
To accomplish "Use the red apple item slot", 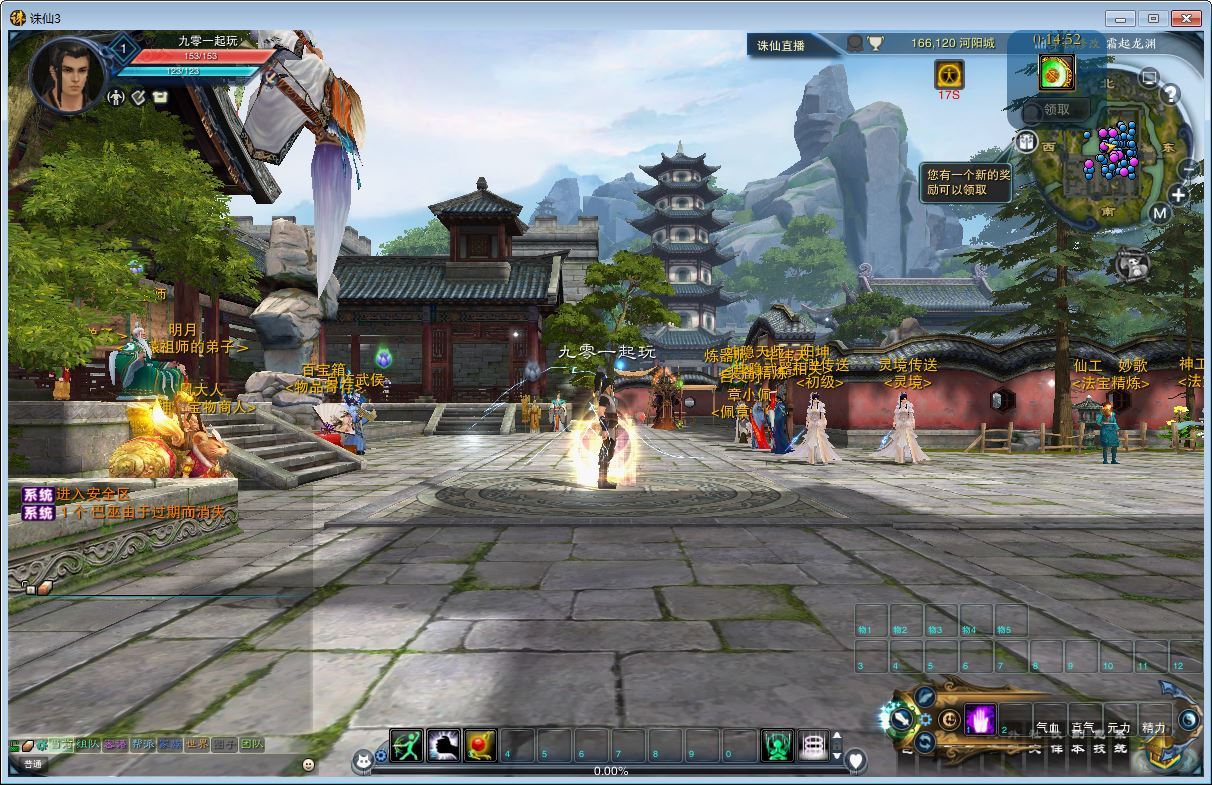I will [x=480, y=746].
